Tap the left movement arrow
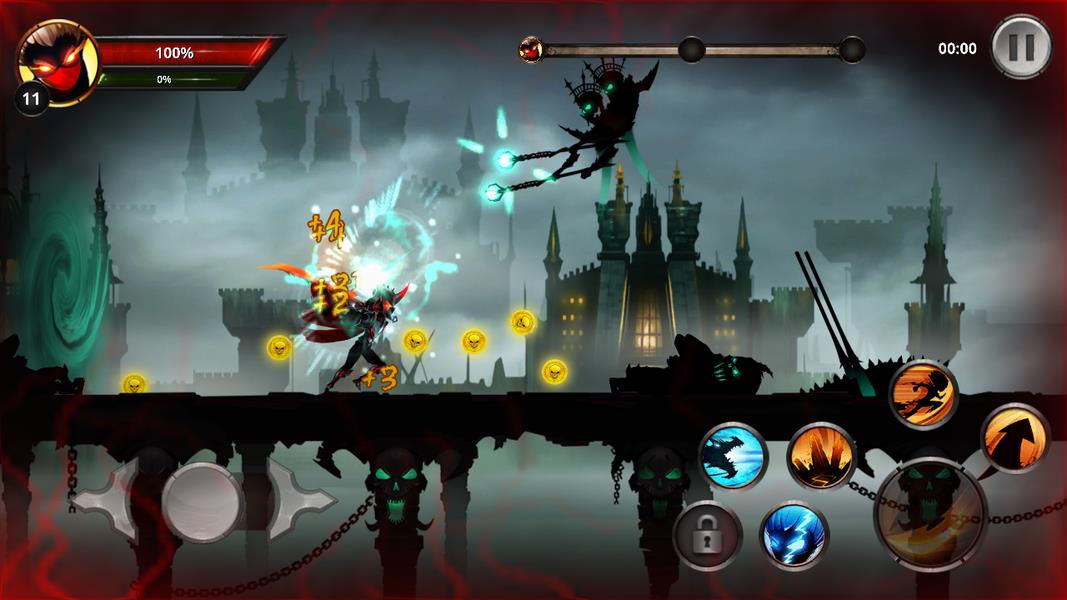1067x600 pixels. click(x=110, y=499)
